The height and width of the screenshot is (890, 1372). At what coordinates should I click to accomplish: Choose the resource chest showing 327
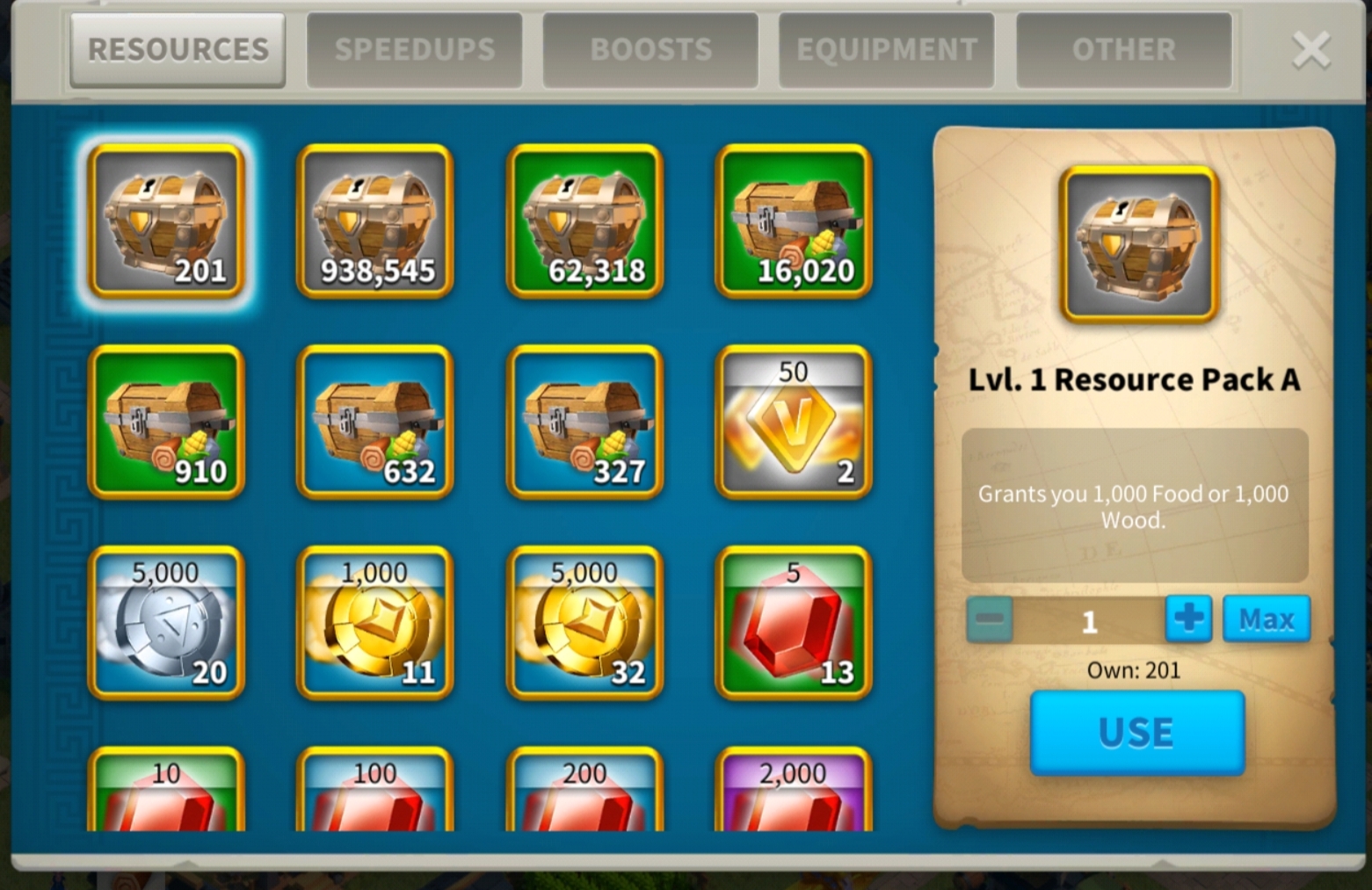click(584, 423)
